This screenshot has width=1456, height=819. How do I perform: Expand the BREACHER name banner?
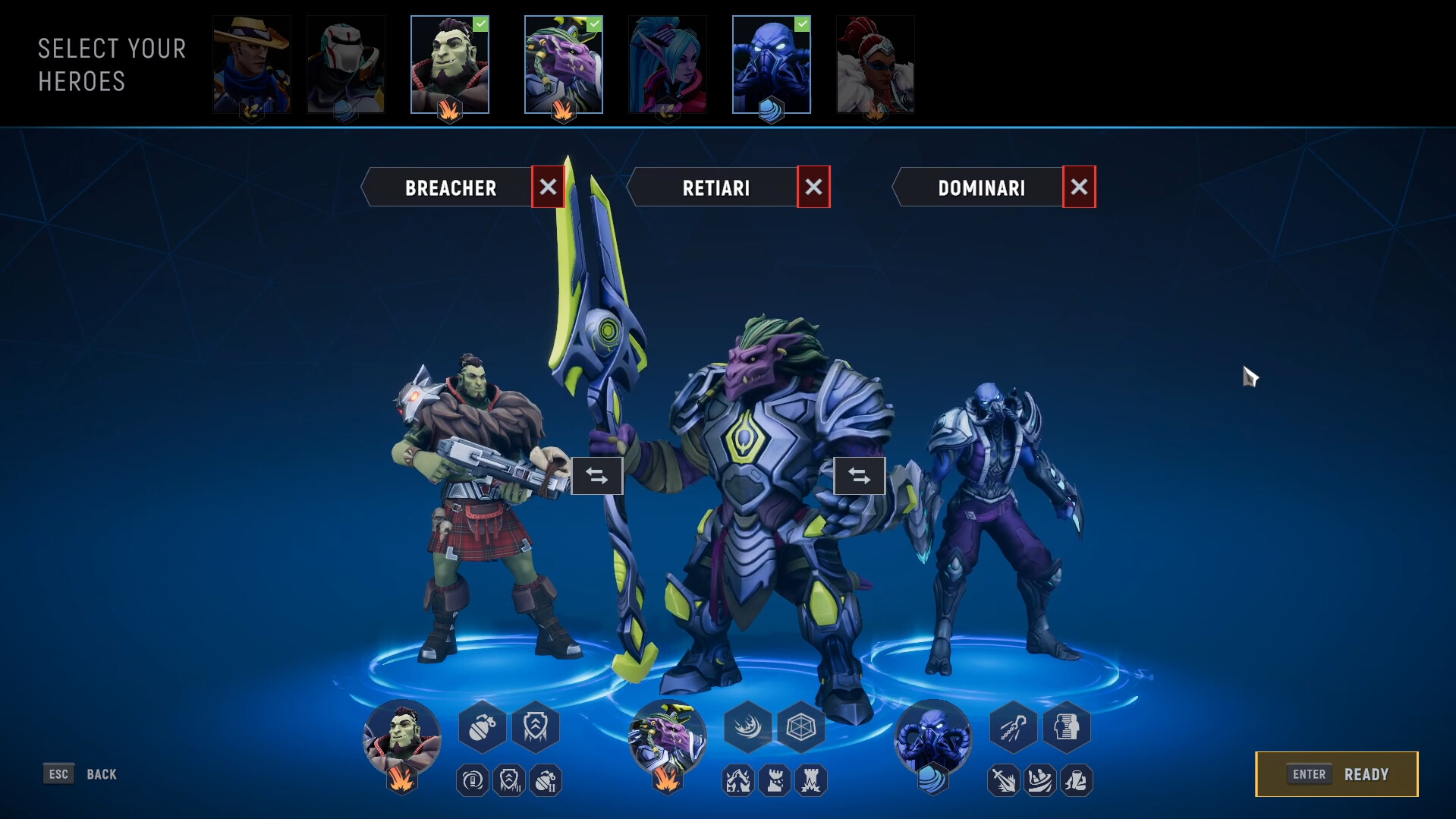451,187
